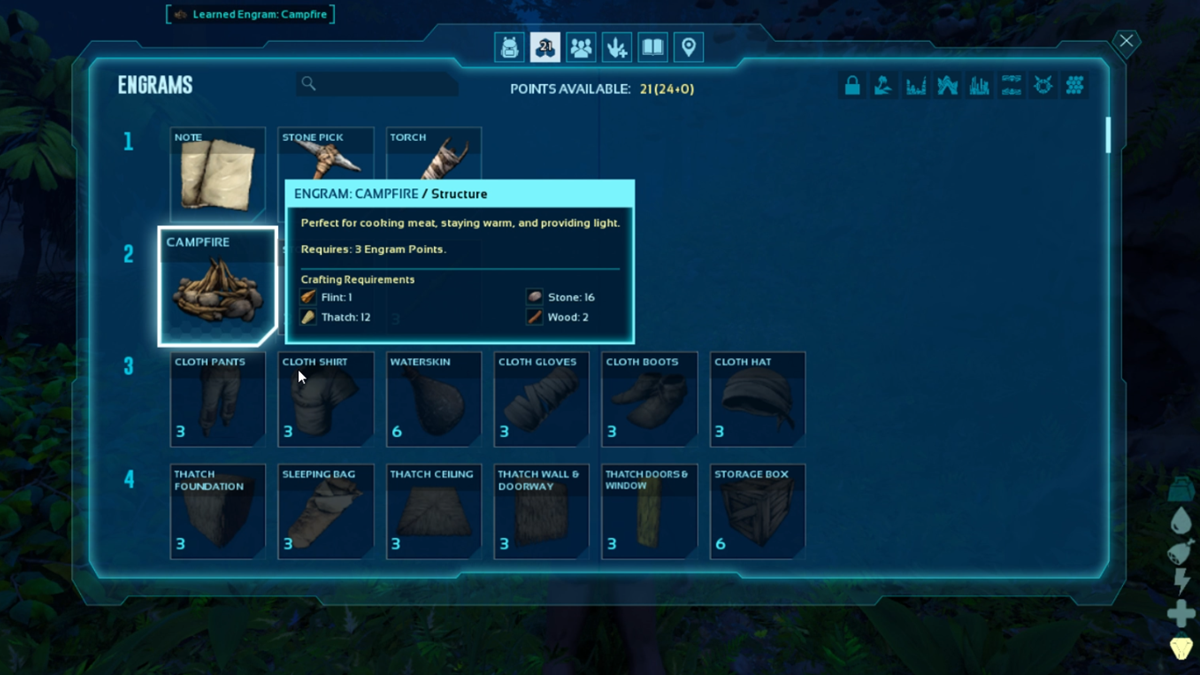
Task: Toggle the palm tree island filter
Action: click(x=883, y=86)
